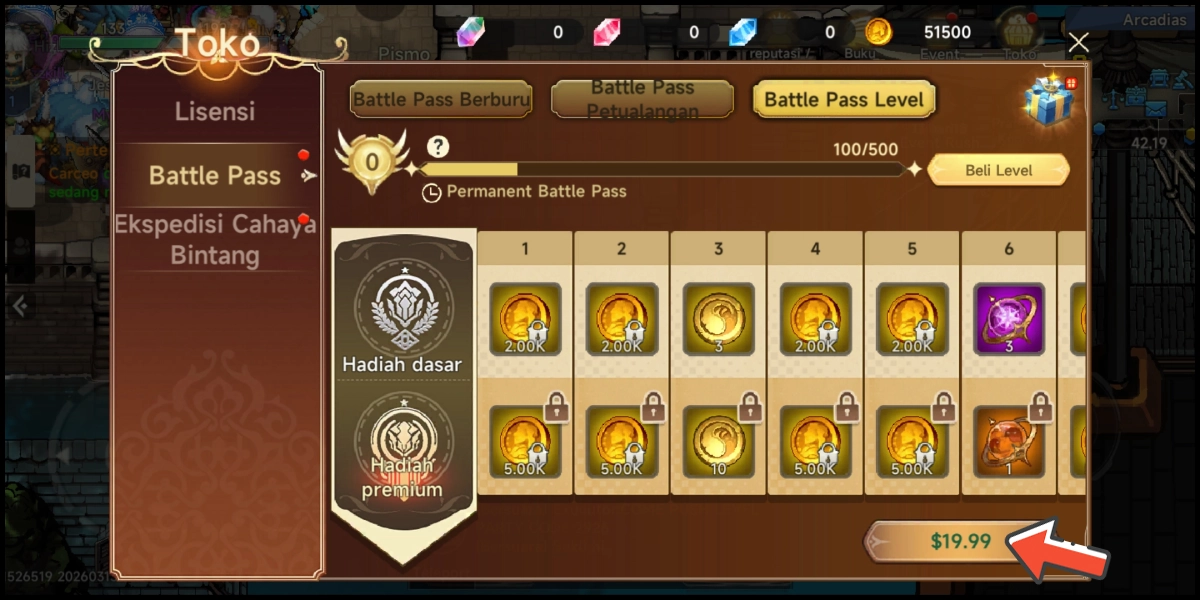Open the Lisensi shop category
Image resolution: width=1200 pixels, height=600 pixels.
(215, 111)
